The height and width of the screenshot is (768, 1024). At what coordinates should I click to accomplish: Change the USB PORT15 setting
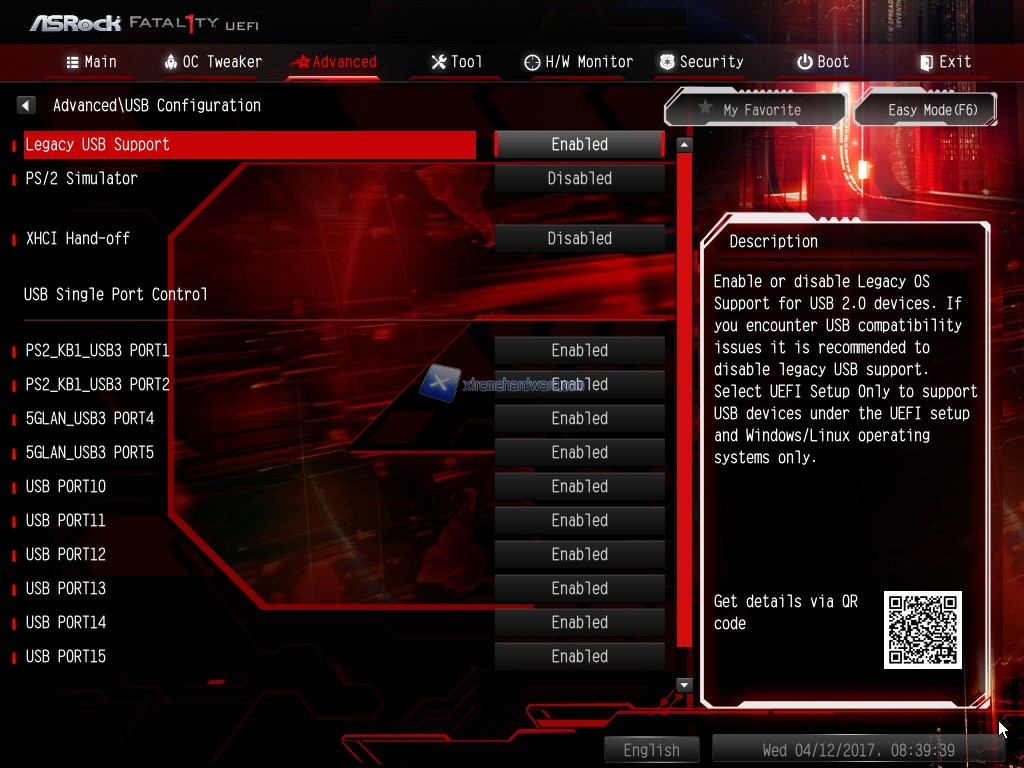(579, 656)
